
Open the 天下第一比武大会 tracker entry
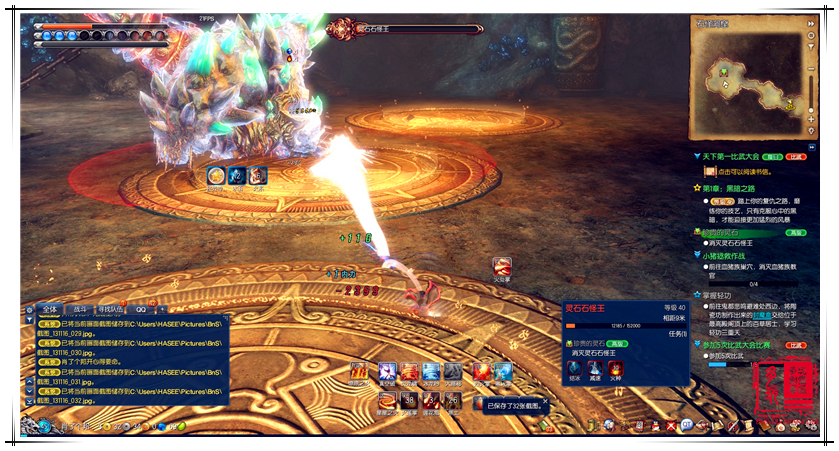(733, 157)
